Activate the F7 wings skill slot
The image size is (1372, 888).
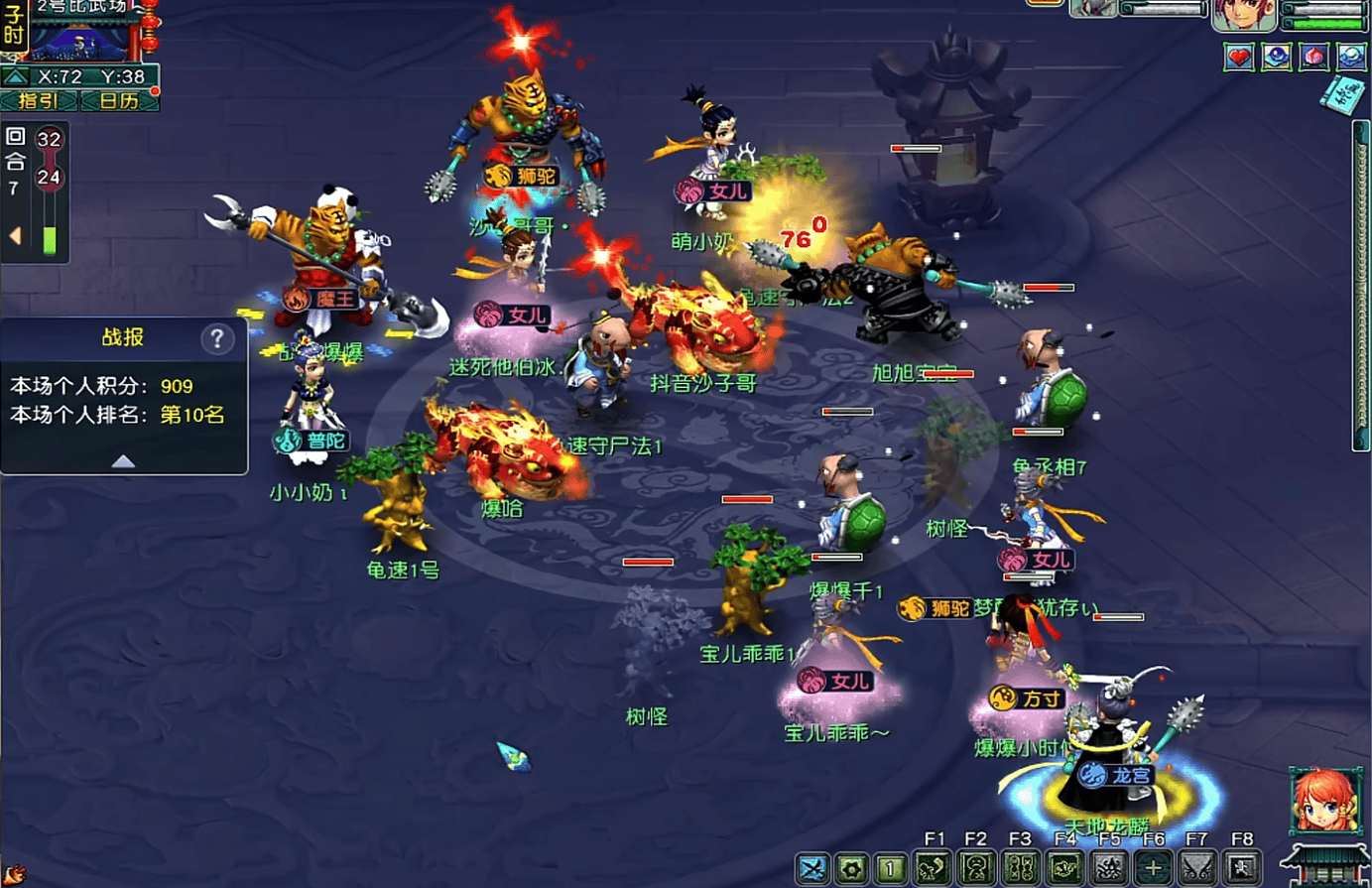tap(1196, 868)
